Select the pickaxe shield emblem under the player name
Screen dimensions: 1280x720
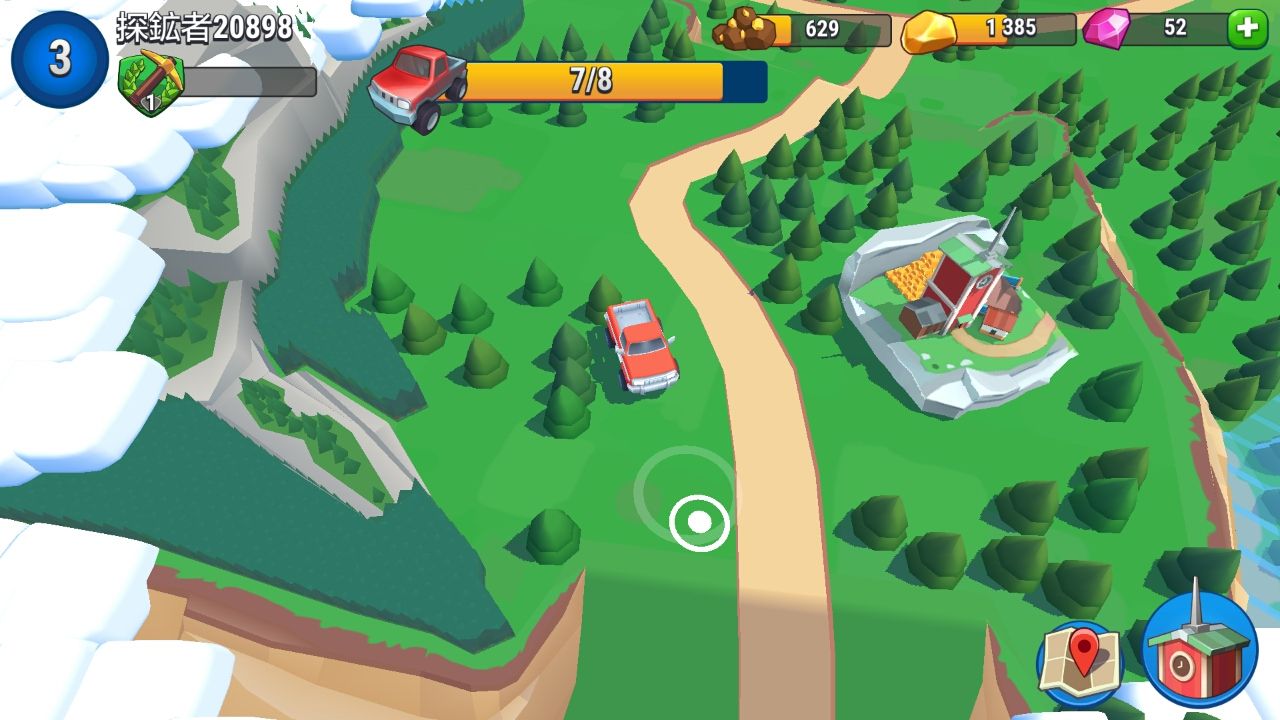click(150, 80)
